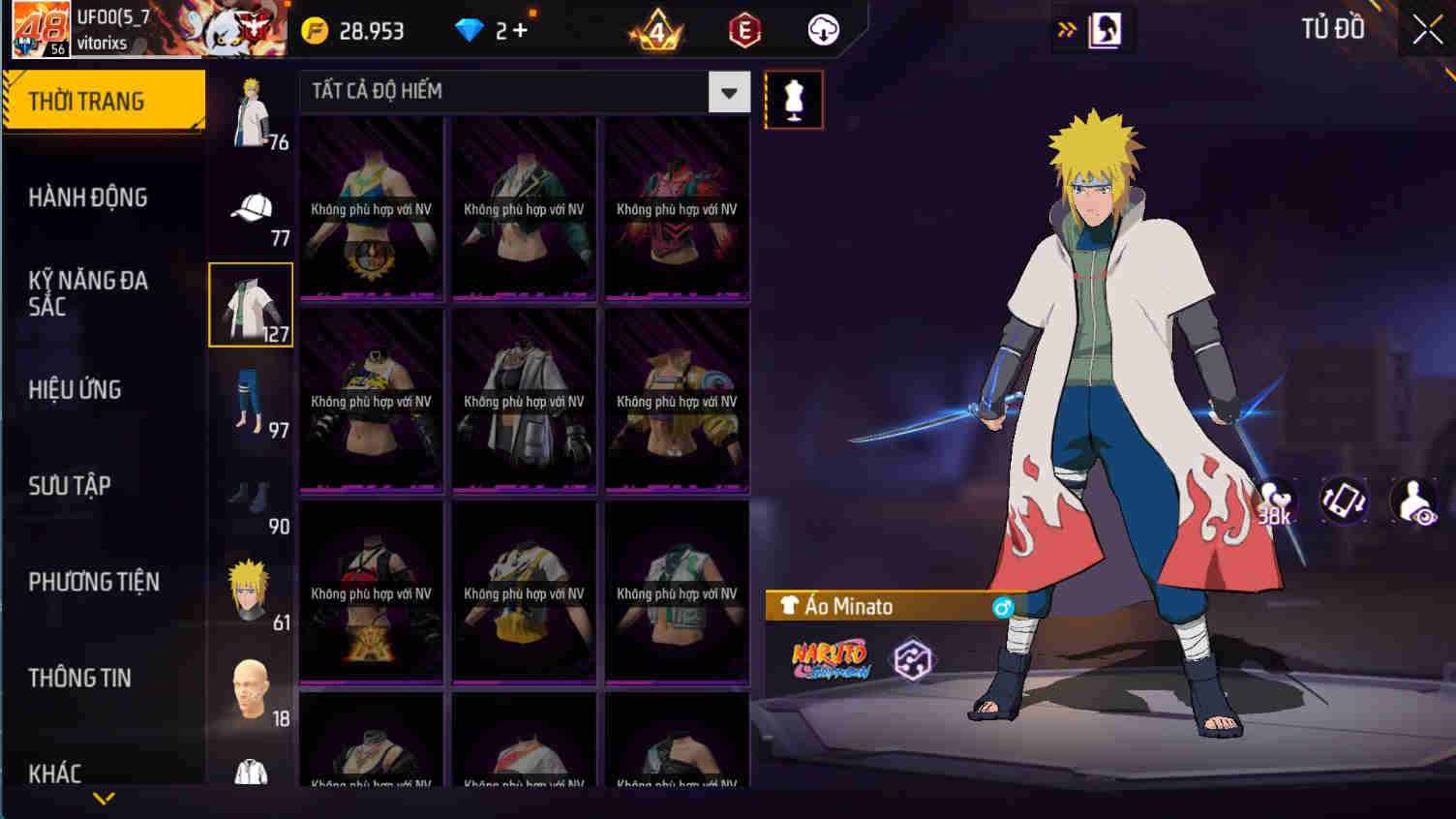Open the cloud download manager icon
Image resolution: width=1456 pixels, height=819 pixels.
coord(822,30)
